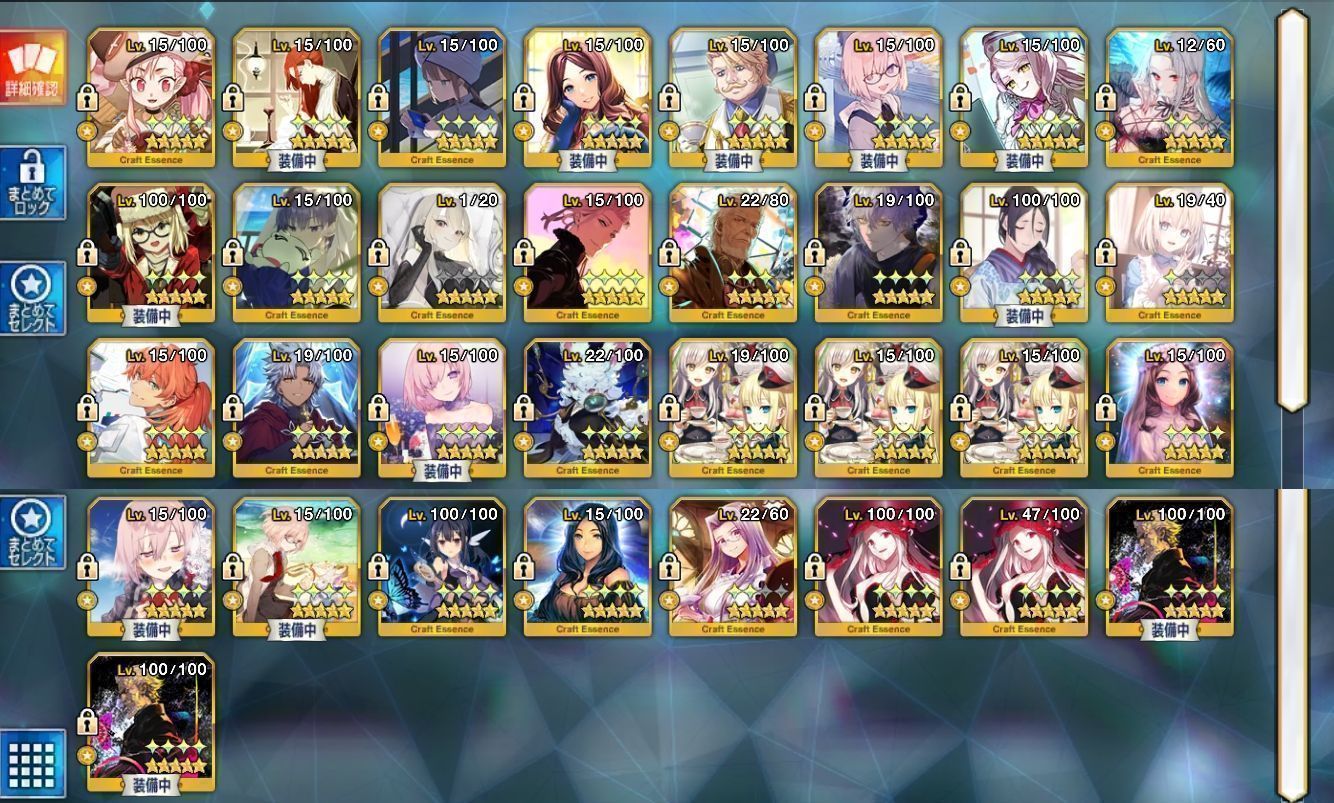Viewport: 1334px width, 803px height.
Task: Choose the card showing a green frog plush
Action: [x=296, y=253]
